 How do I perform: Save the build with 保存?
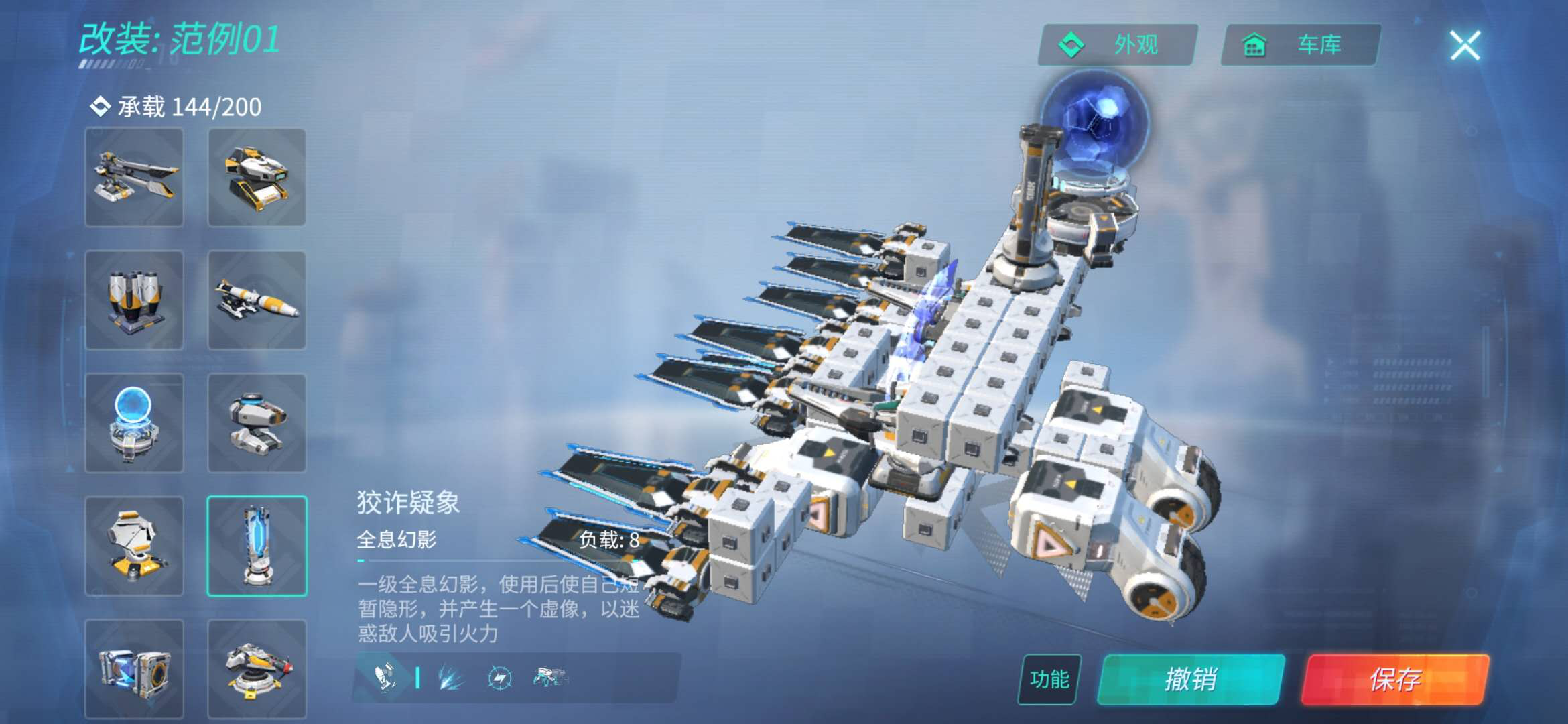tap(1395, 679)
